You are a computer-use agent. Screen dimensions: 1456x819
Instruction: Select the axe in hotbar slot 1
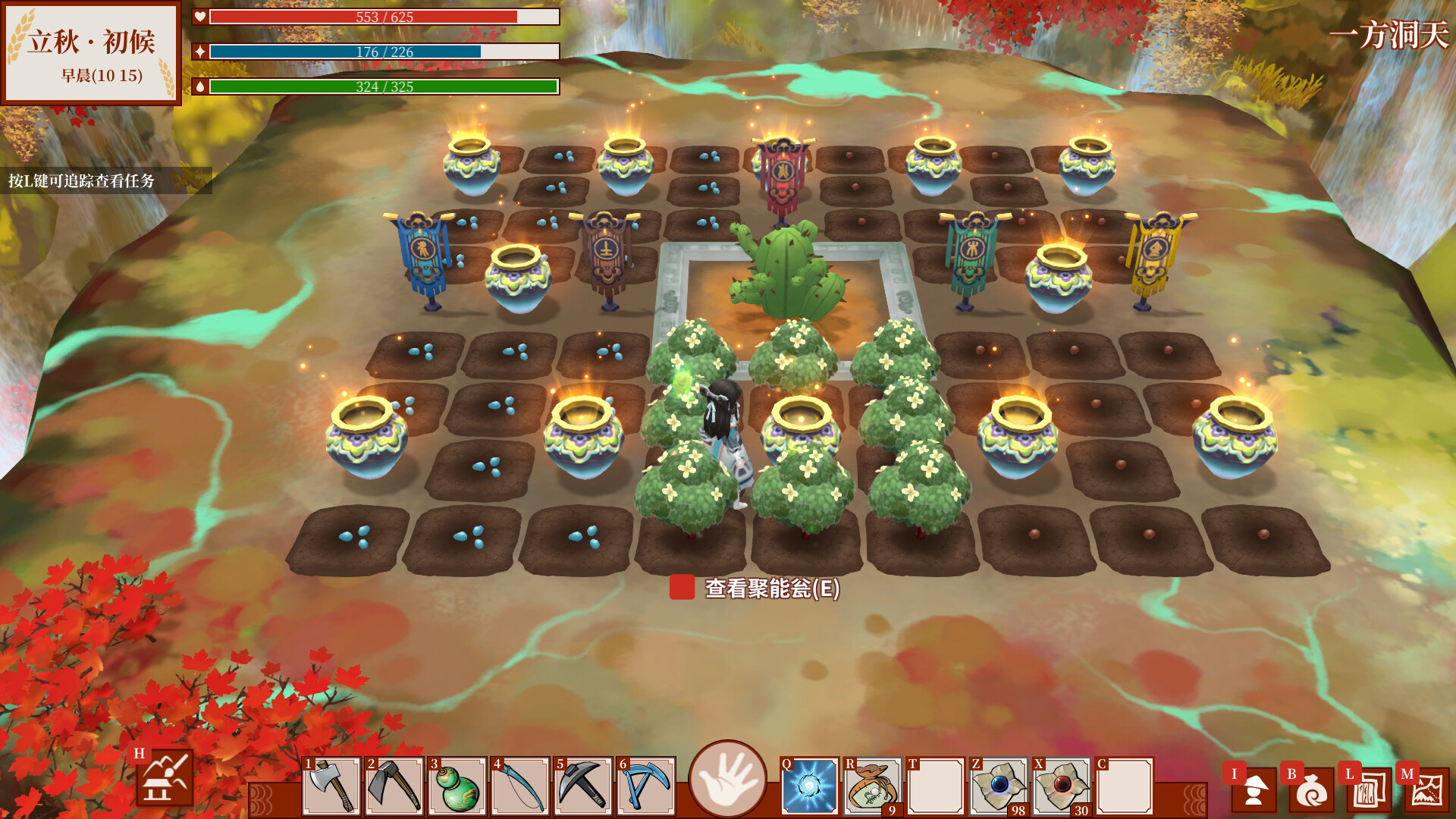pos(331,786)
